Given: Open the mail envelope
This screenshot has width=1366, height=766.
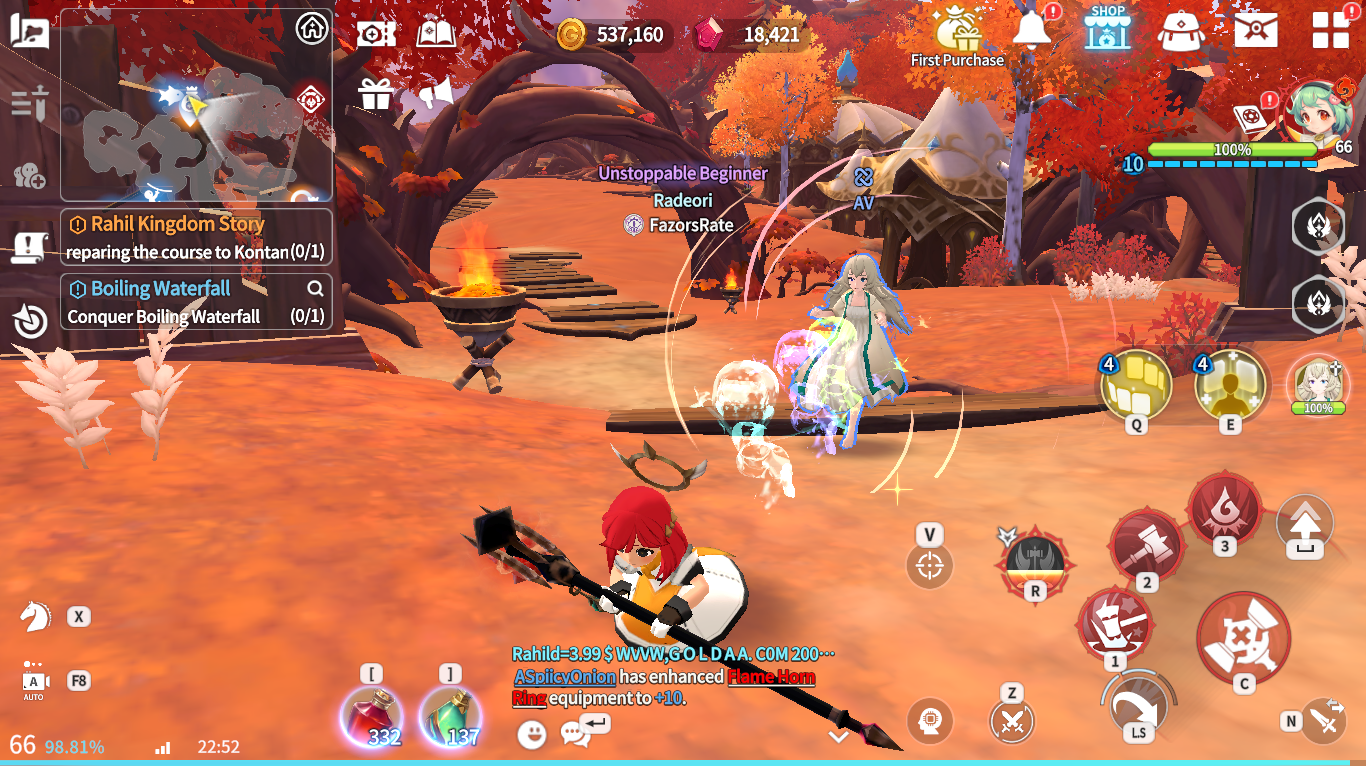Looking at the screenshot, I should click(x=1255, y=30).
